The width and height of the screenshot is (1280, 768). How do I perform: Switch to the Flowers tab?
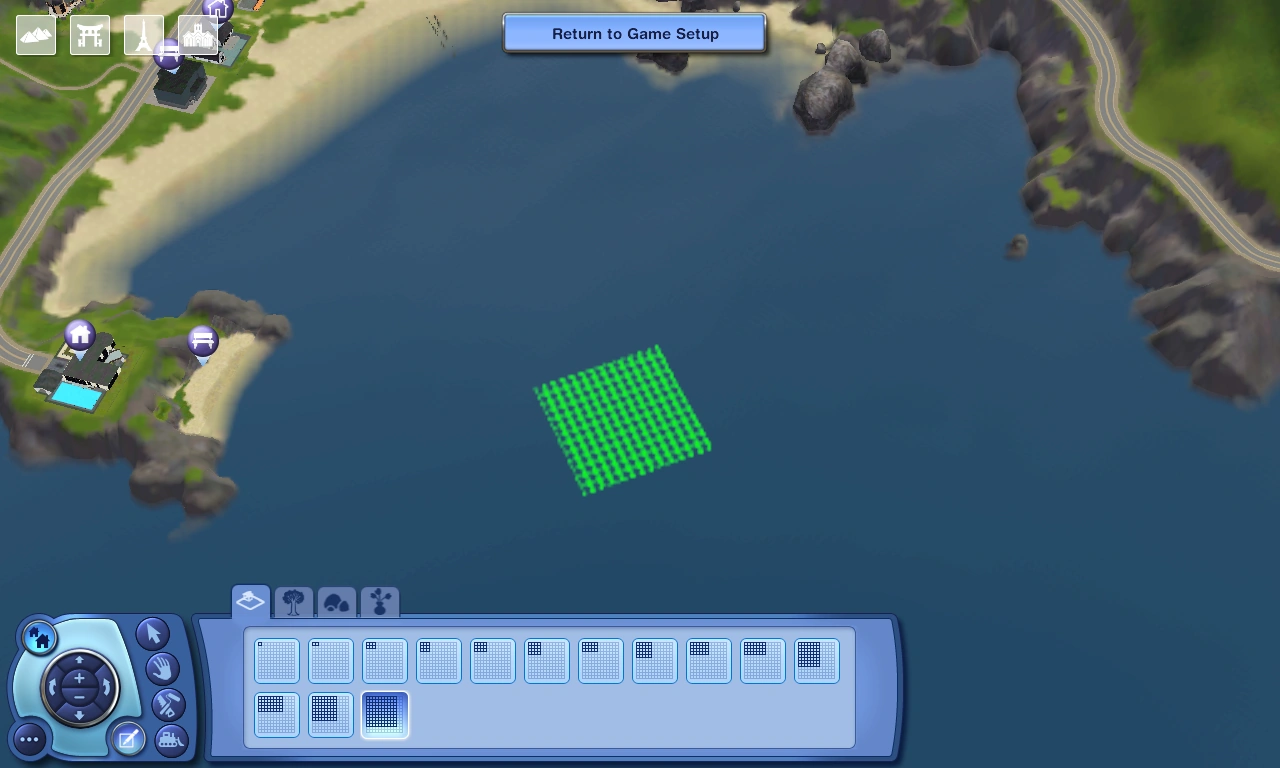click(x=380, y=601)
